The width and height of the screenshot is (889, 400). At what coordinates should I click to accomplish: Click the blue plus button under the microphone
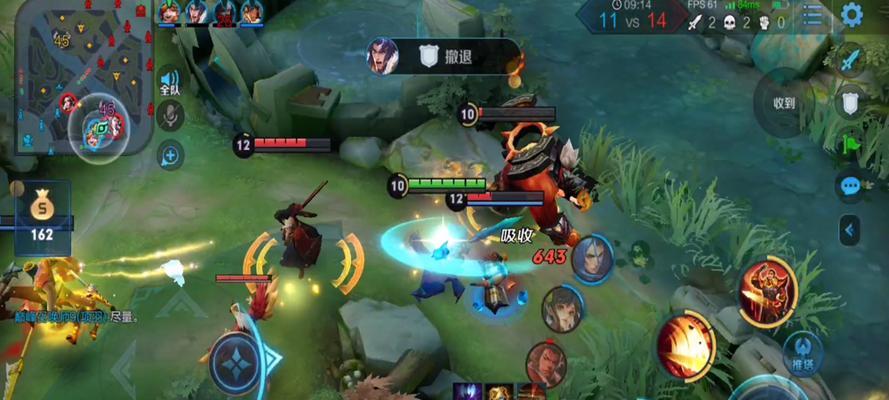coord(170,155)
